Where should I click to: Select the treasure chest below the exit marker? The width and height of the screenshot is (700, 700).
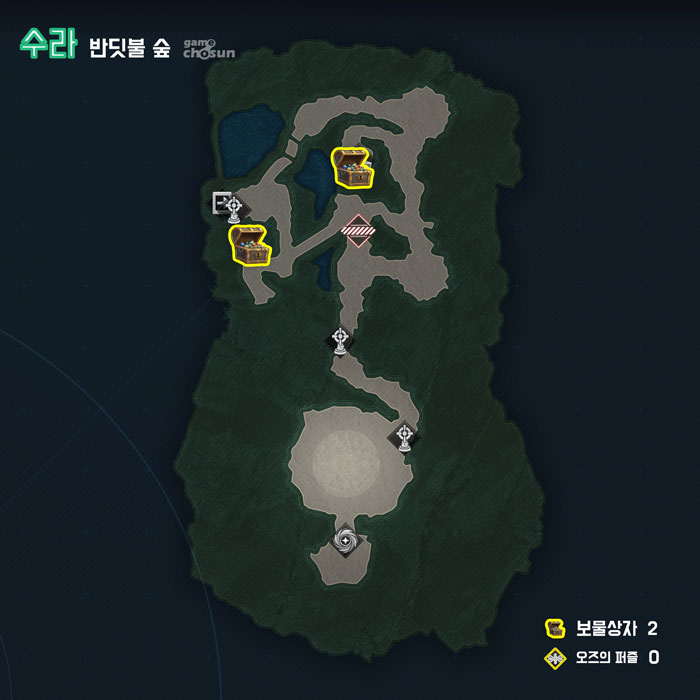(x=250, y=245)
